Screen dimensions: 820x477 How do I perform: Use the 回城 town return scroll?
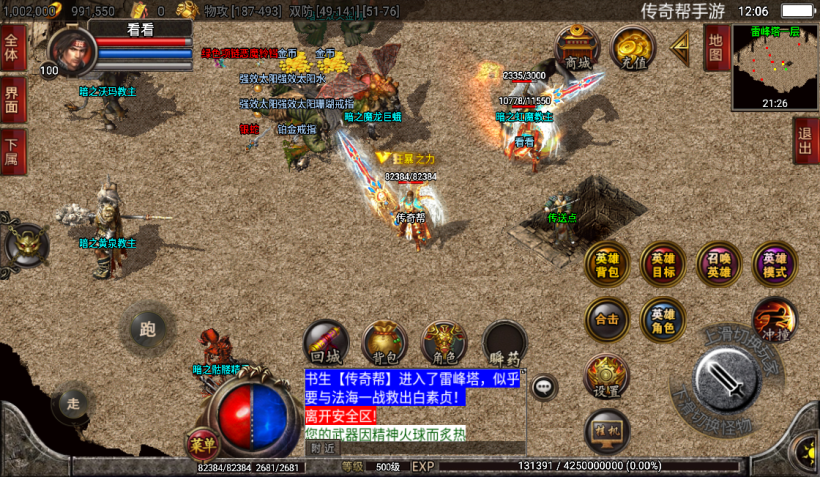tap(326, 342)
